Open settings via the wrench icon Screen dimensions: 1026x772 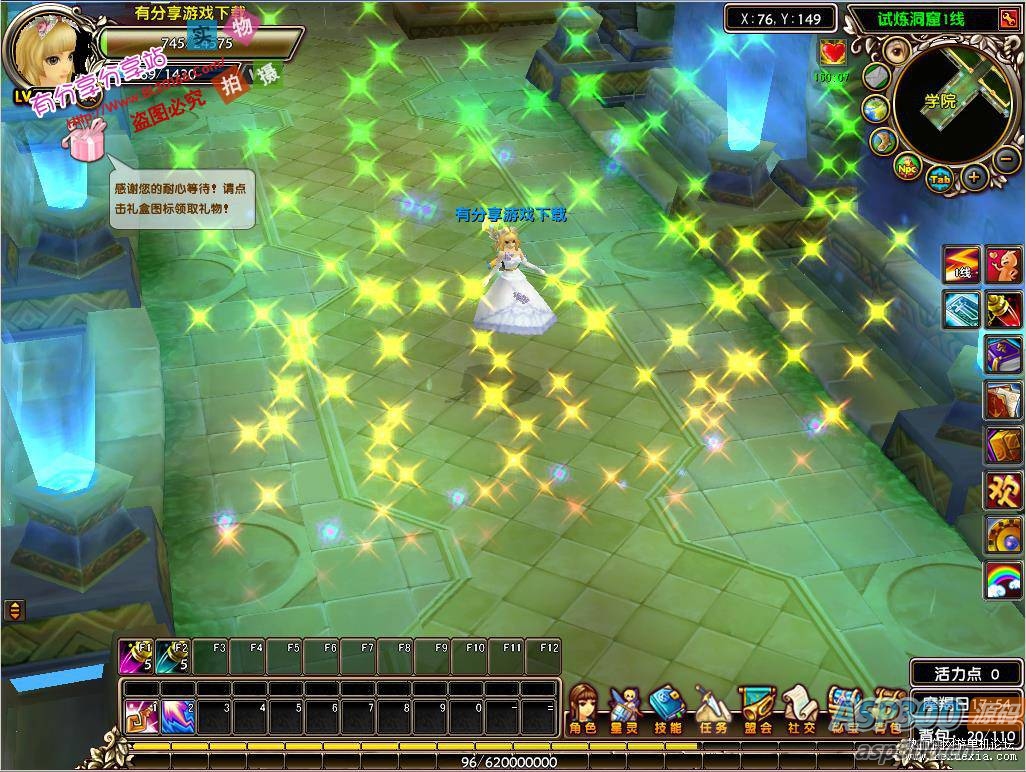coord(883,141)
